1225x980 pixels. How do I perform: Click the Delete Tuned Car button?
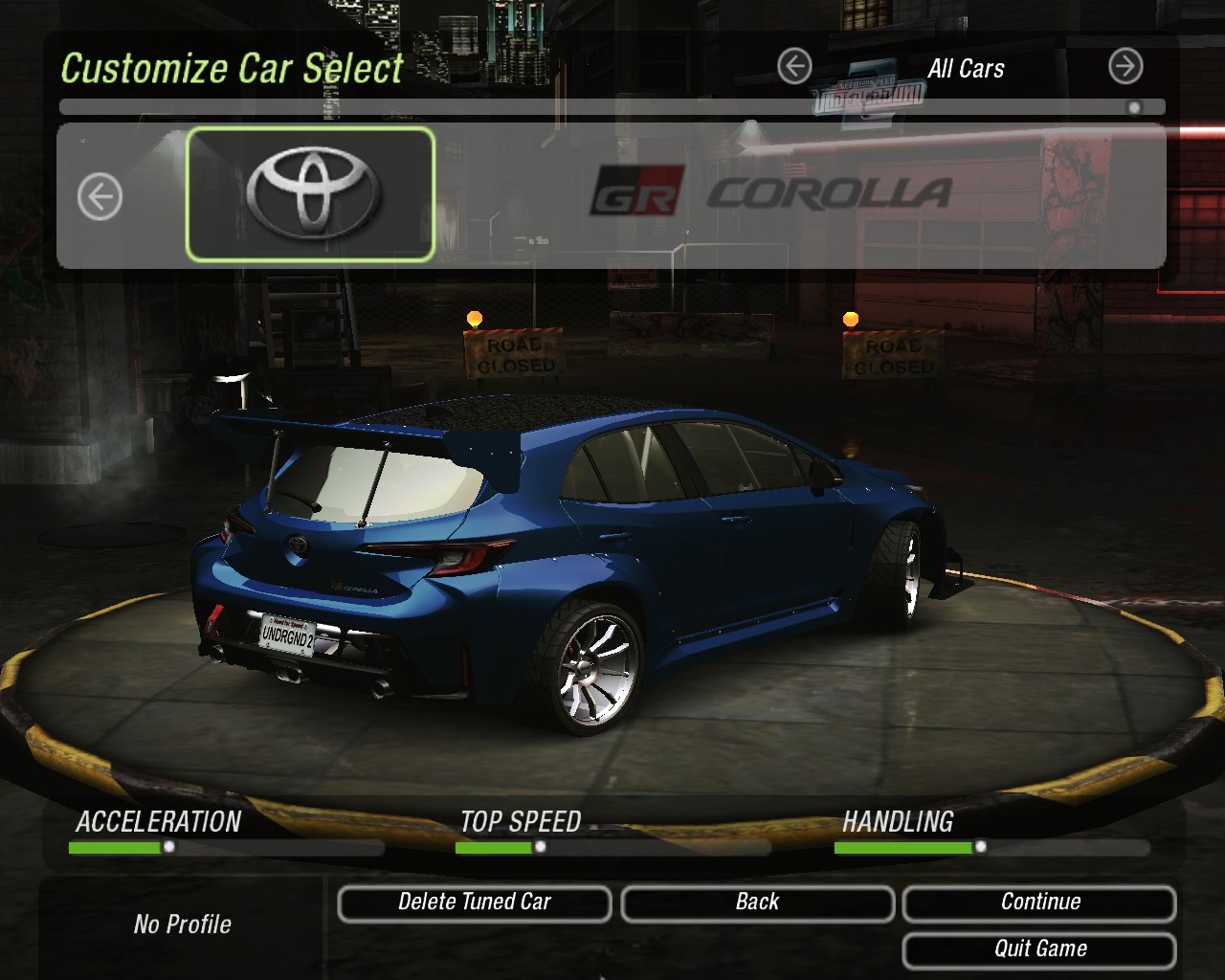tap(474, 902)
